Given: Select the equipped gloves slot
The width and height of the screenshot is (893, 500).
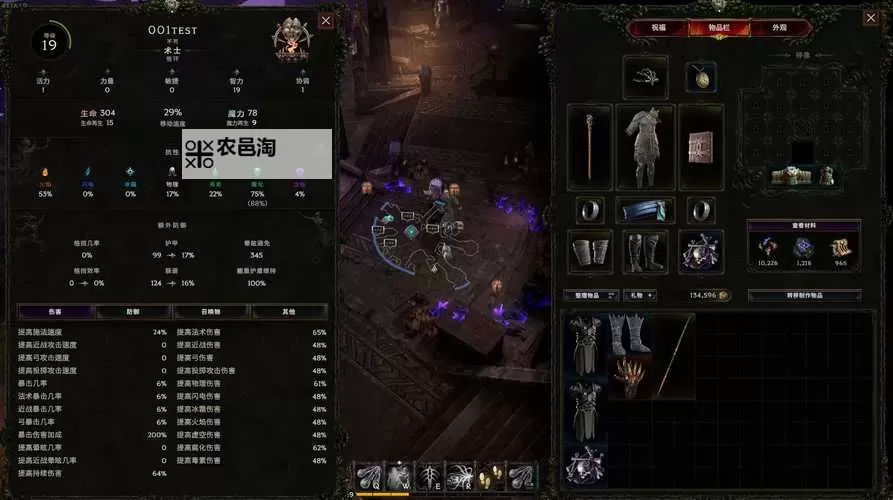Looking at the screenshot, I should (589, 252).
